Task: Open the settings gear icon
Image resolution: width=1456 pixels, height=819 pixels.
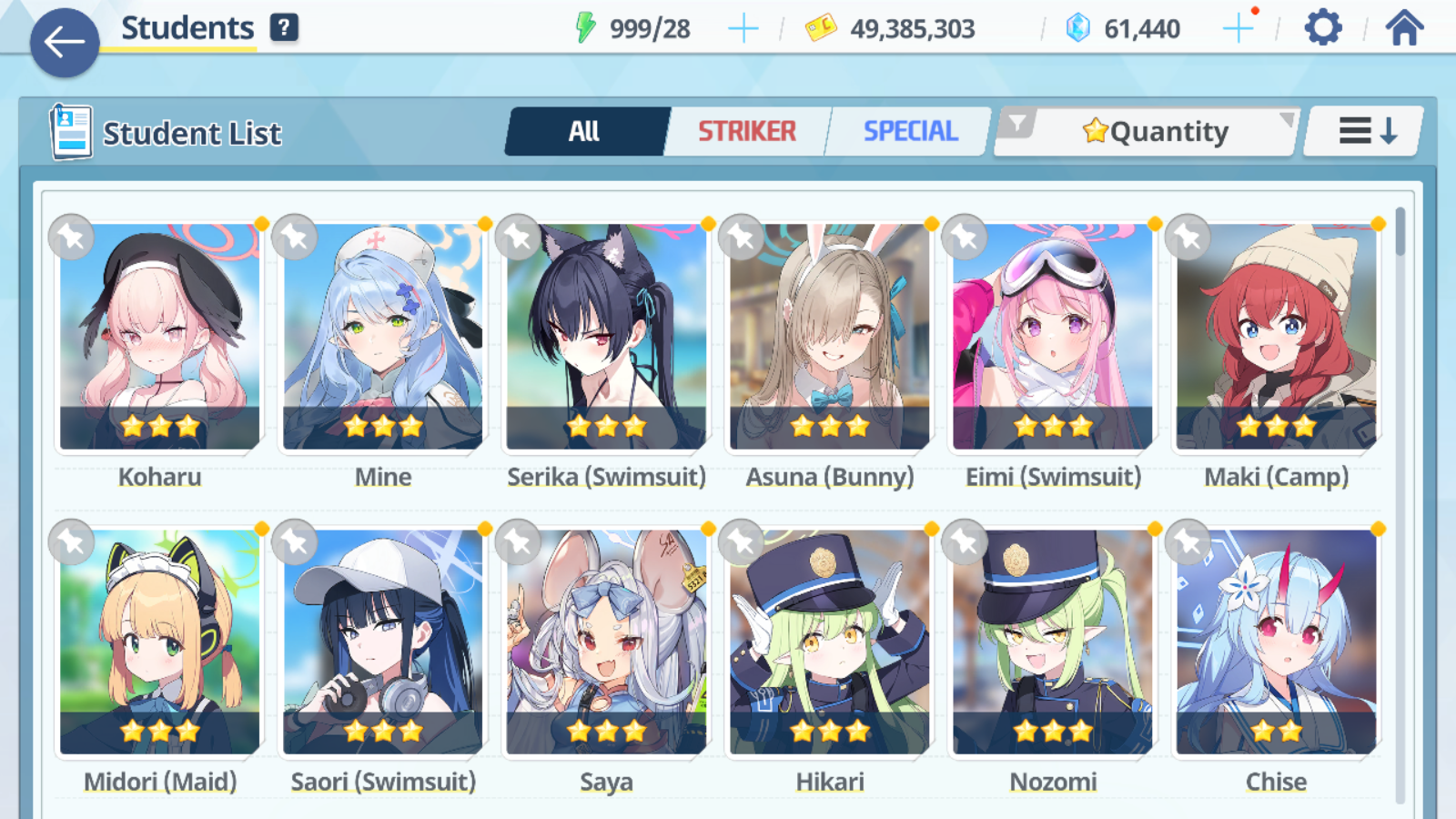Action: 1322,28
